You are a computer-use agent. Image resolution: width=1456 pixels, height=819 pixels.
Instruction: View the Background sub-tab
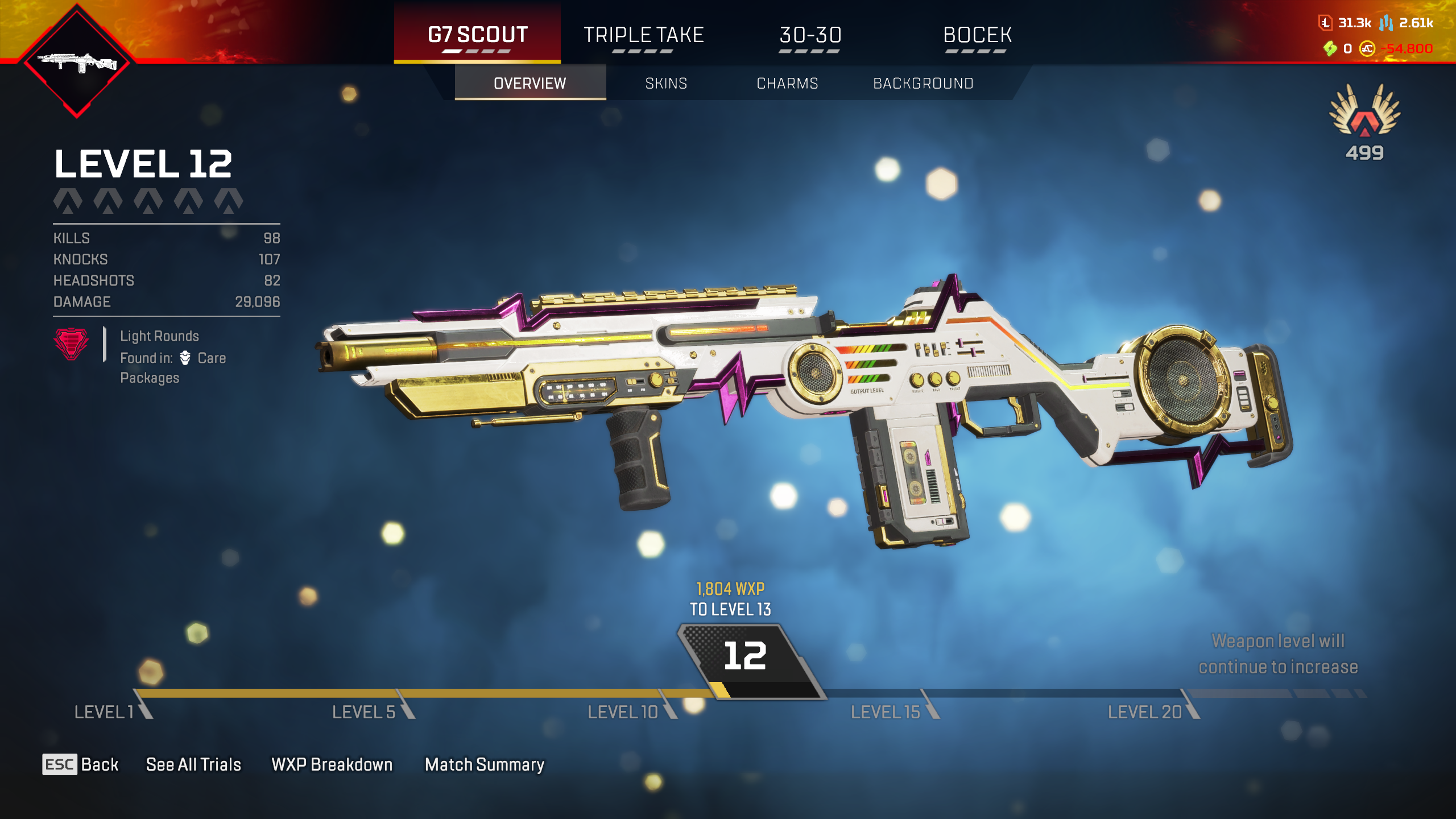point(923,84)
